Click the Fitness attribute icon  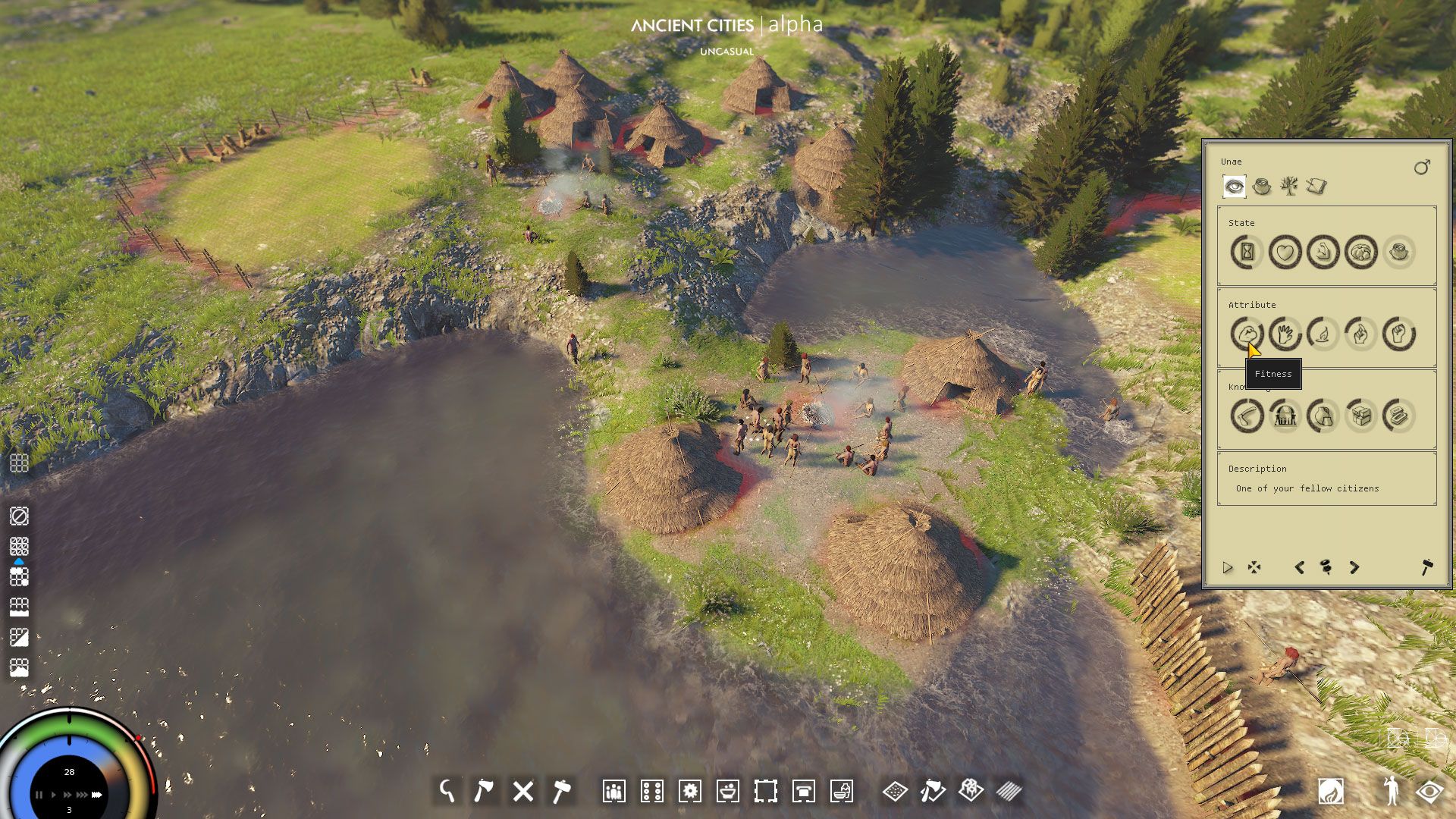pos(1247,334)
